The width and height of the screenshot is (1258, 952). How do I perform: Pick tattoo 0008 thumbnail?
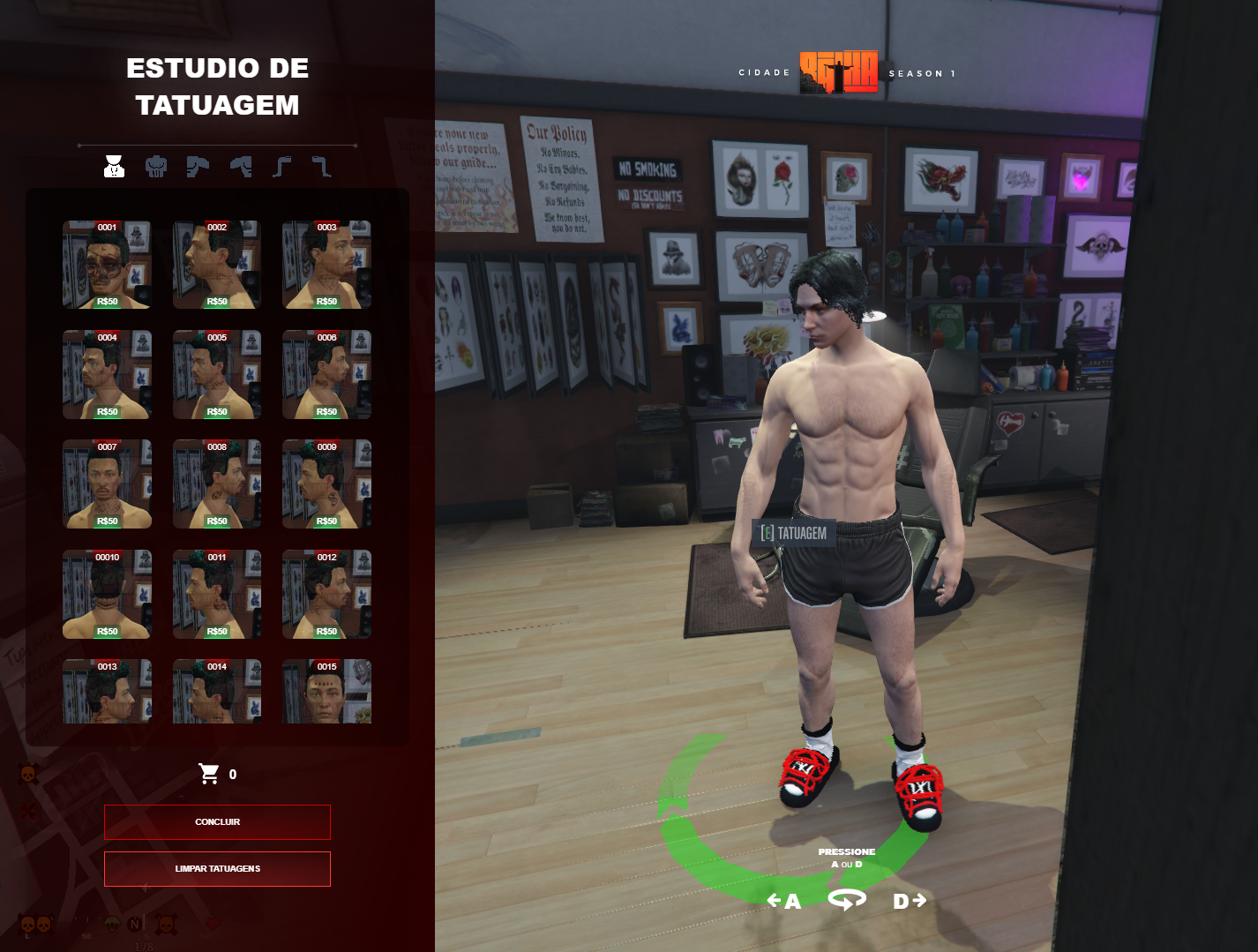(x=217, y=484)
